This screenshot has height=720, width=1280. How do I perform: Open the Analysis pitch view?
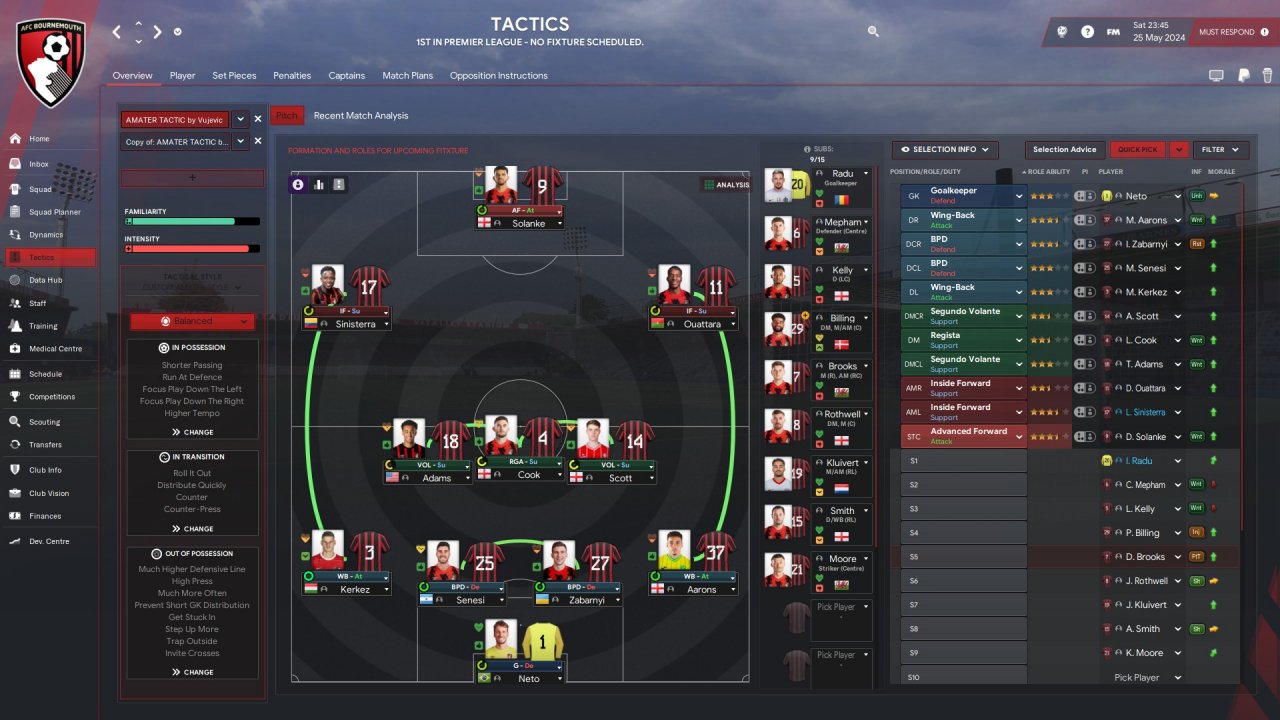click(x=726, y=185)
